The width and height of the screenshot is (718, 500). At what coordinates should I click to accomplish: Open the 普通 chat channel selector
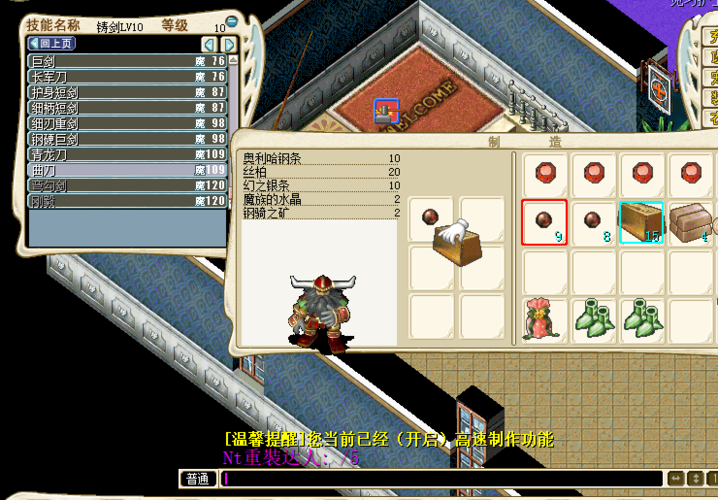(197, 479)
